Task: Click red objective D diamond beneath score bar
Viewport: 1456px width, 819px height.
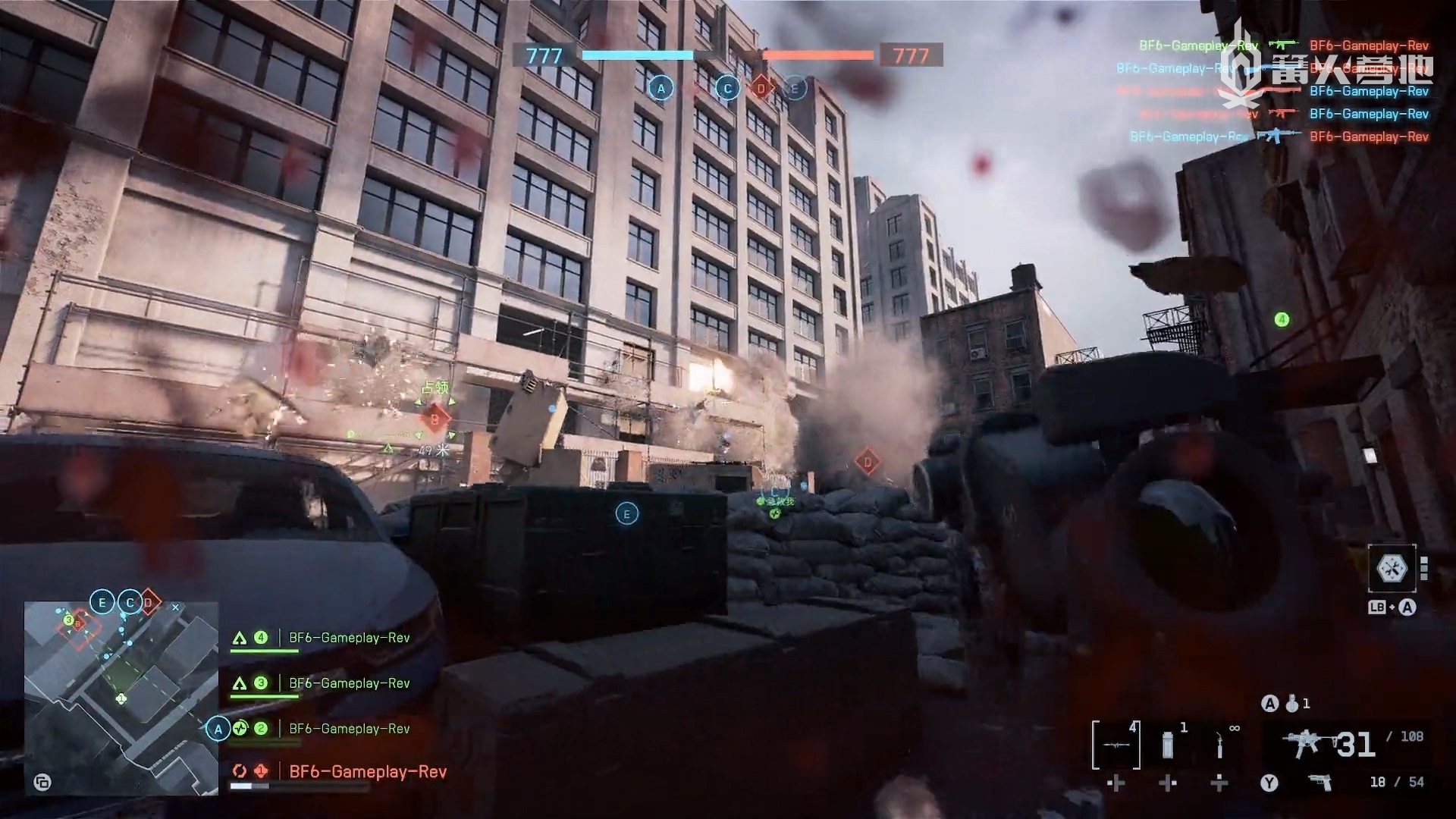Action: [x=761, y=89]
